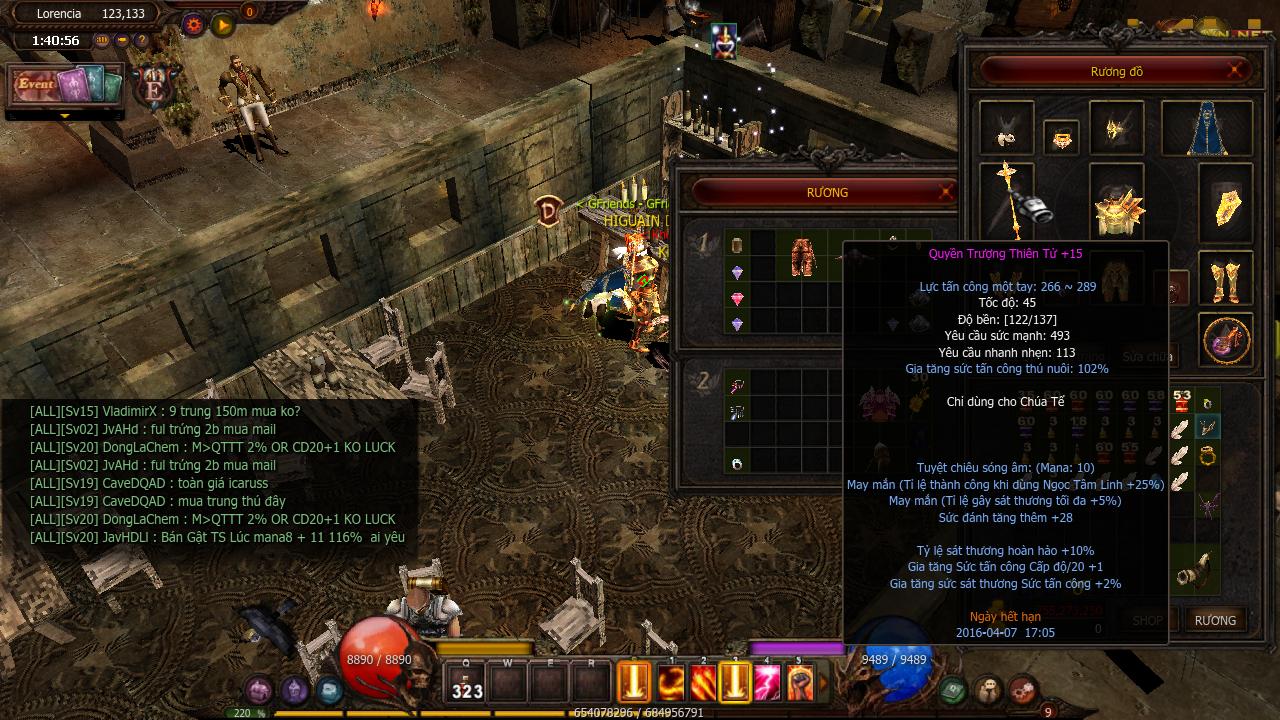Activate the pink lightning skill
1280x720 pixels.
[767, 683]
